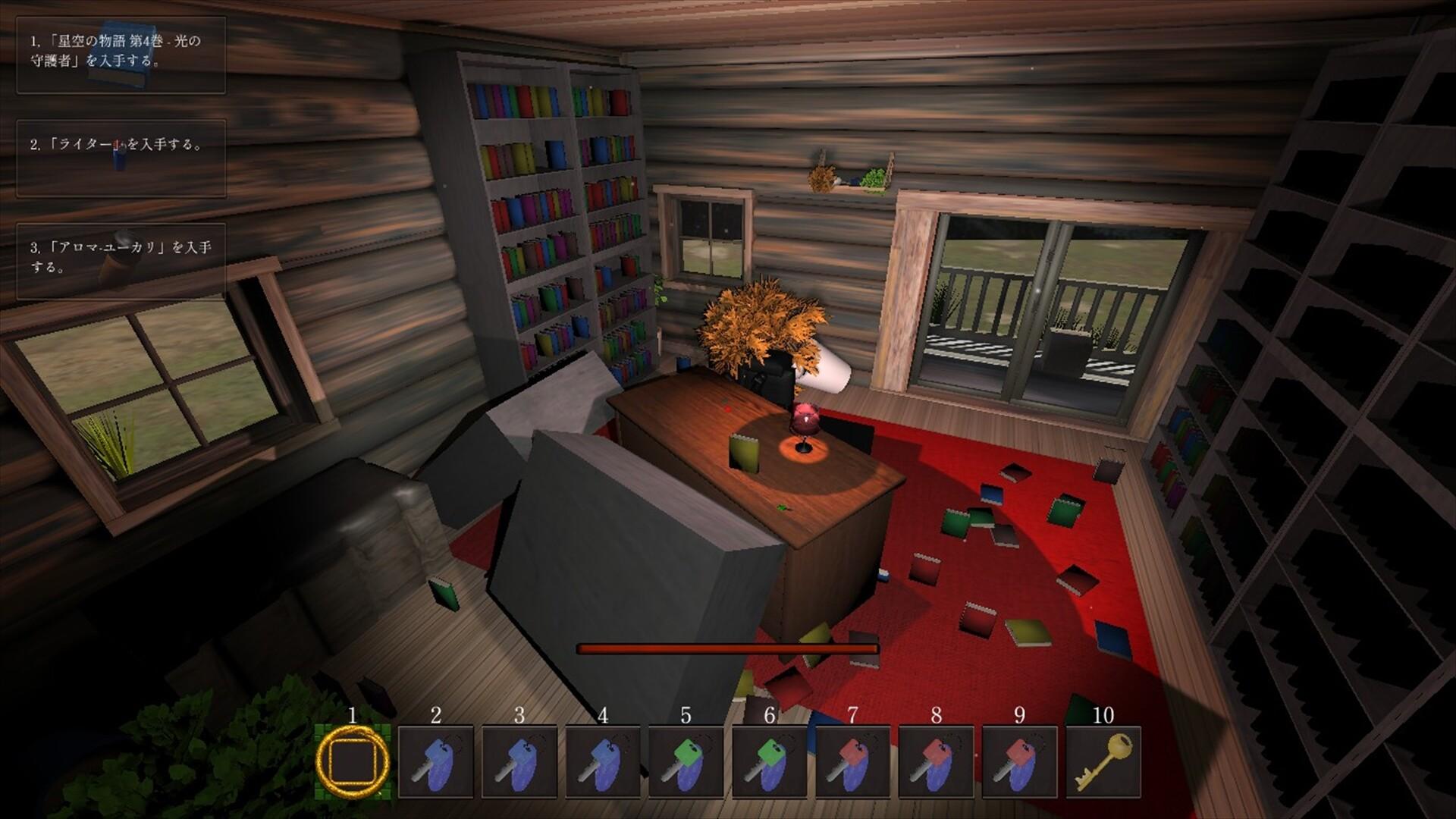Screen dimensions: 1456x819
Task: Select the green key tag in slot 5
Action: coord(686,761)
